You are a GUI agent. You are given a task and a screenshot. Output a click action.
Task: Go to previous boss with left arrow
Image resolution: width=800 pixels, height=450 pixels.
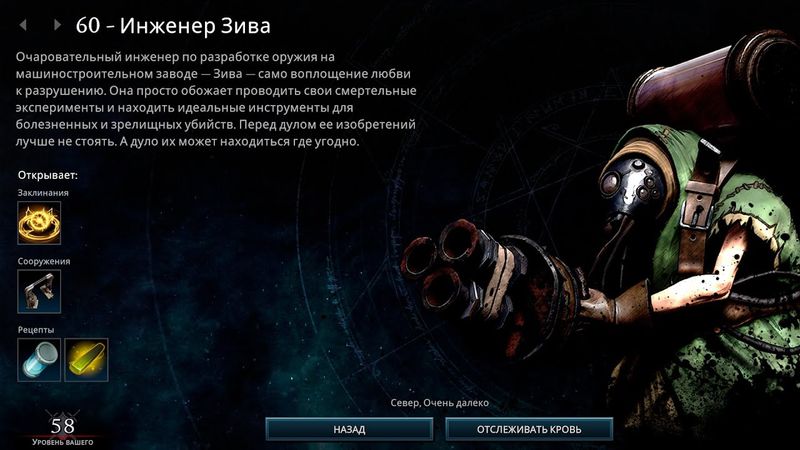tap(24, 24)
